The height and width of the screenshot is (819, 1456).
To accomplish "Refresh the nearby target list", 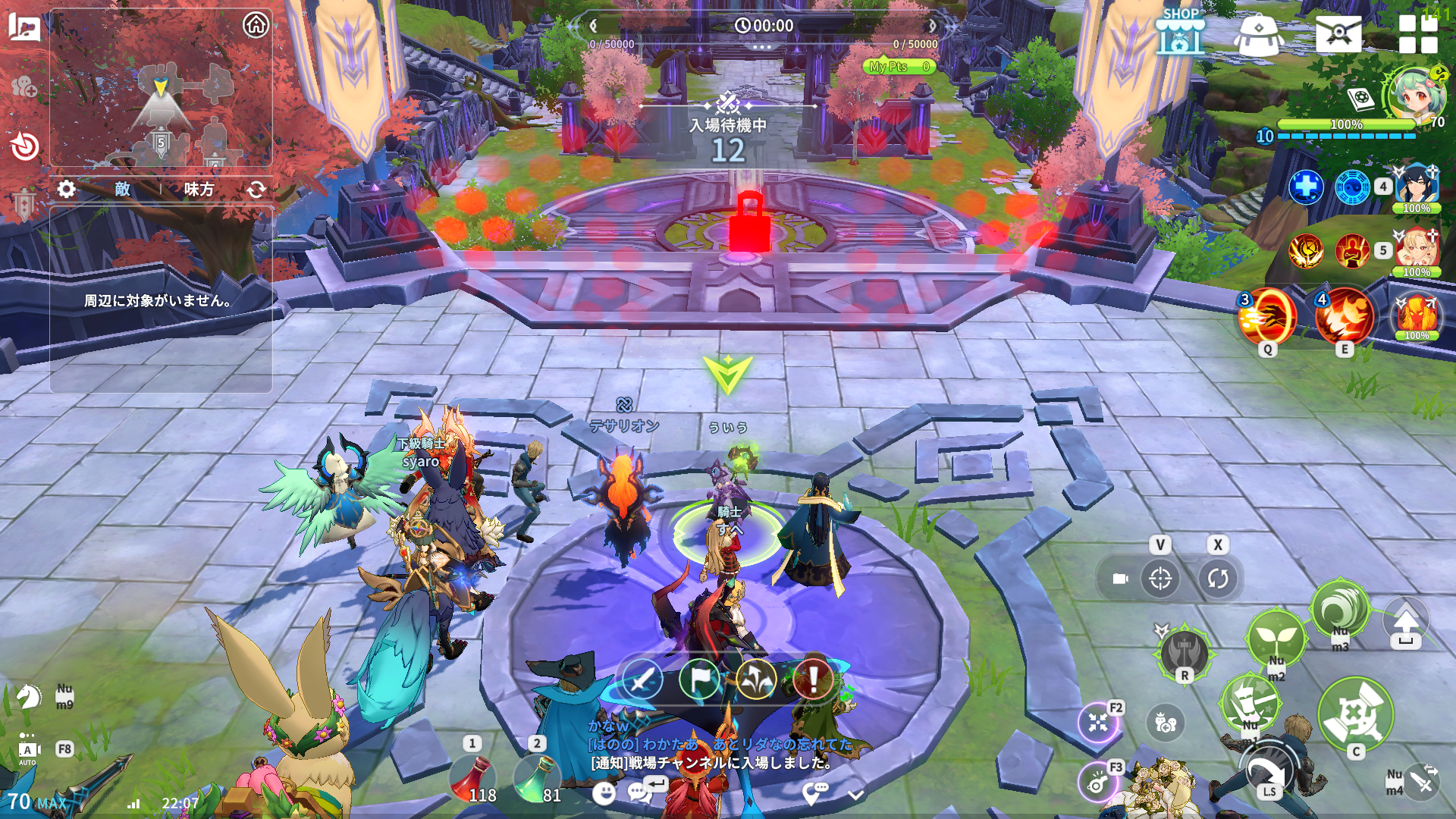I will 256,189.
